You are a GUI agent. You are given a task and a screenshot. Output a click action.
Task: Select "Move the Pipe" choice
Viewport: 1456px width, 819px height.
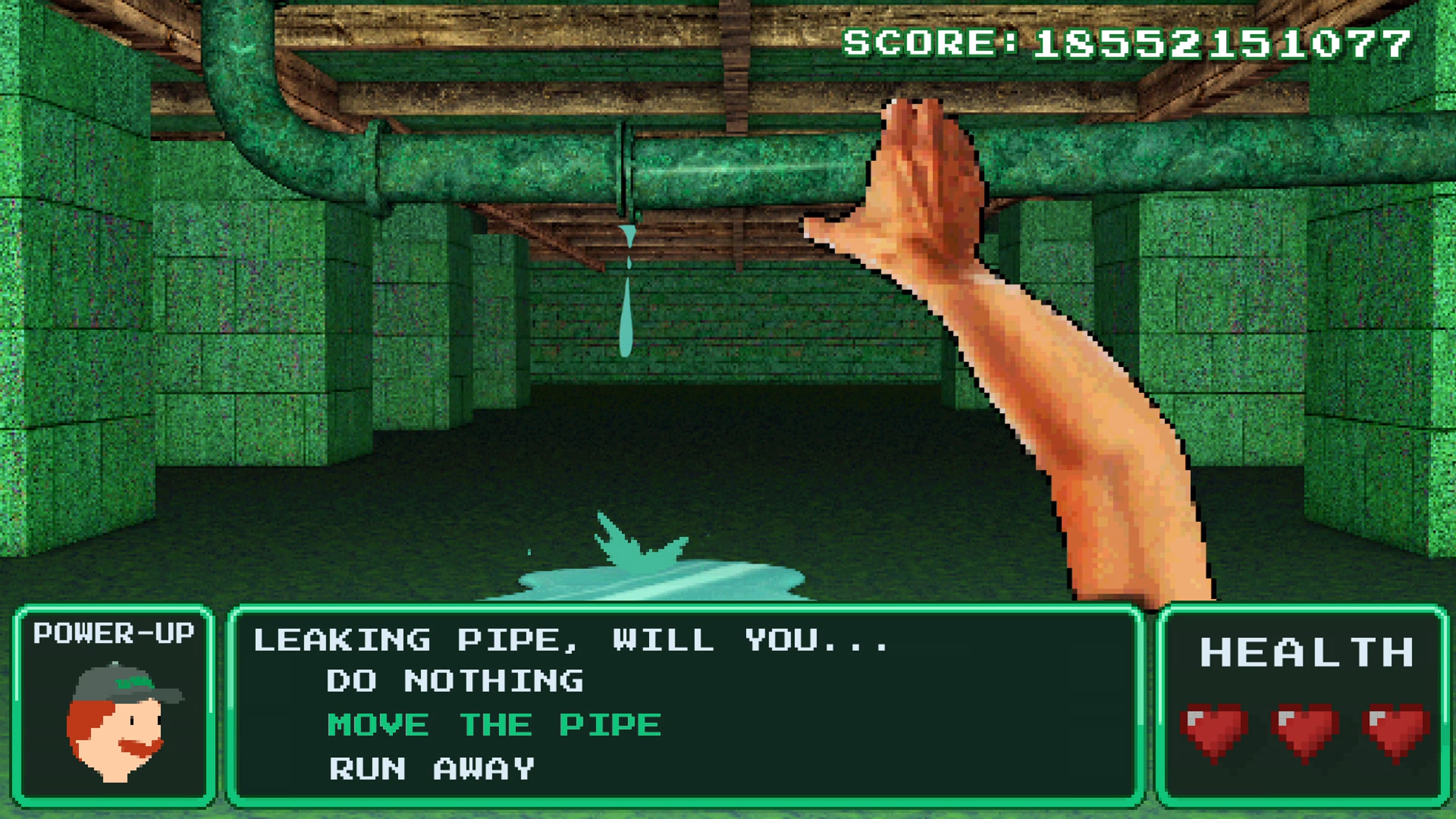click(x=494, y=725)
